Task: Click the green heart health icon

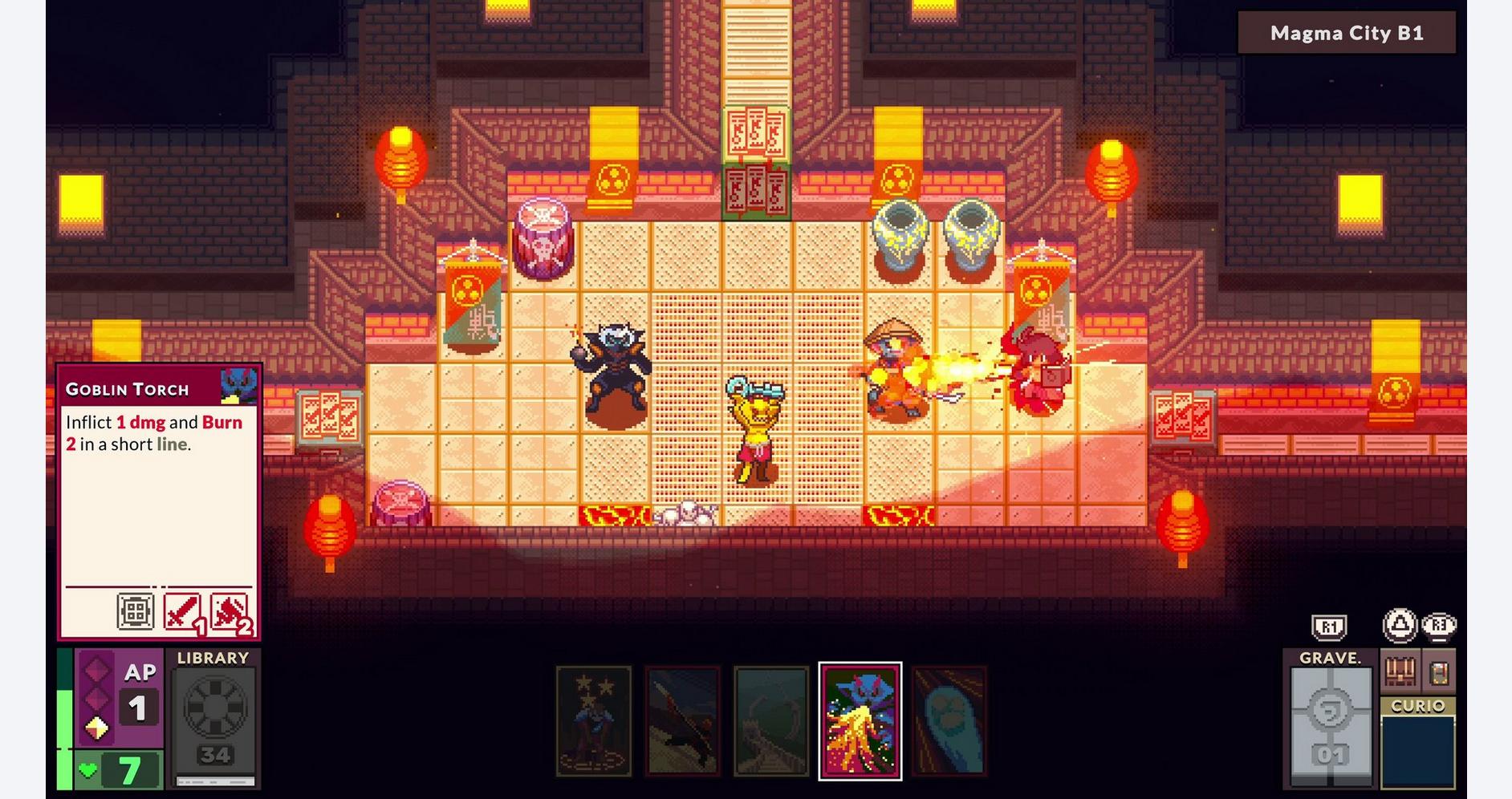Action: coord(88,768)
